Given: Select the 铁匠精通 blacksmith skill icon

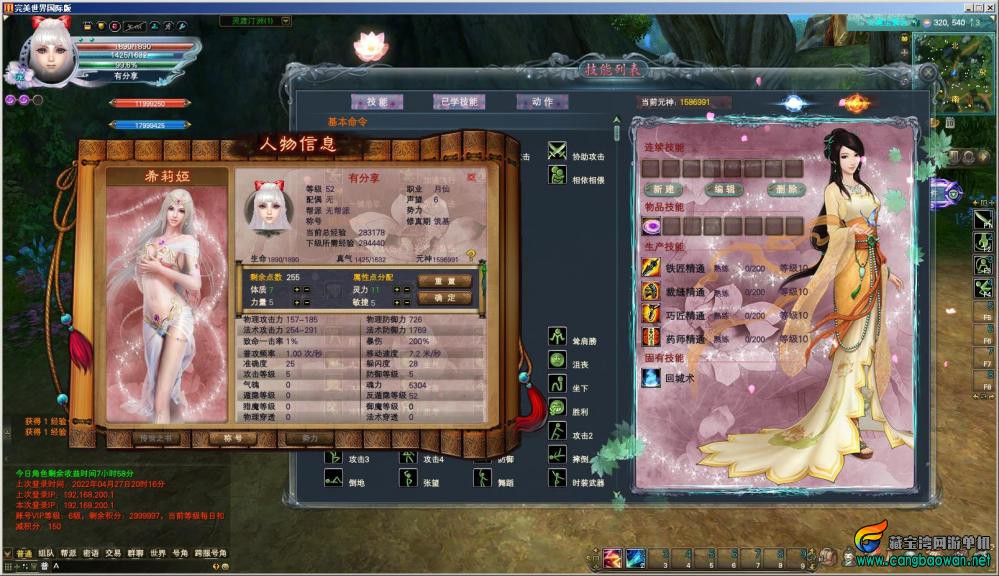Looking at the screenshot, I should point(652,268).
